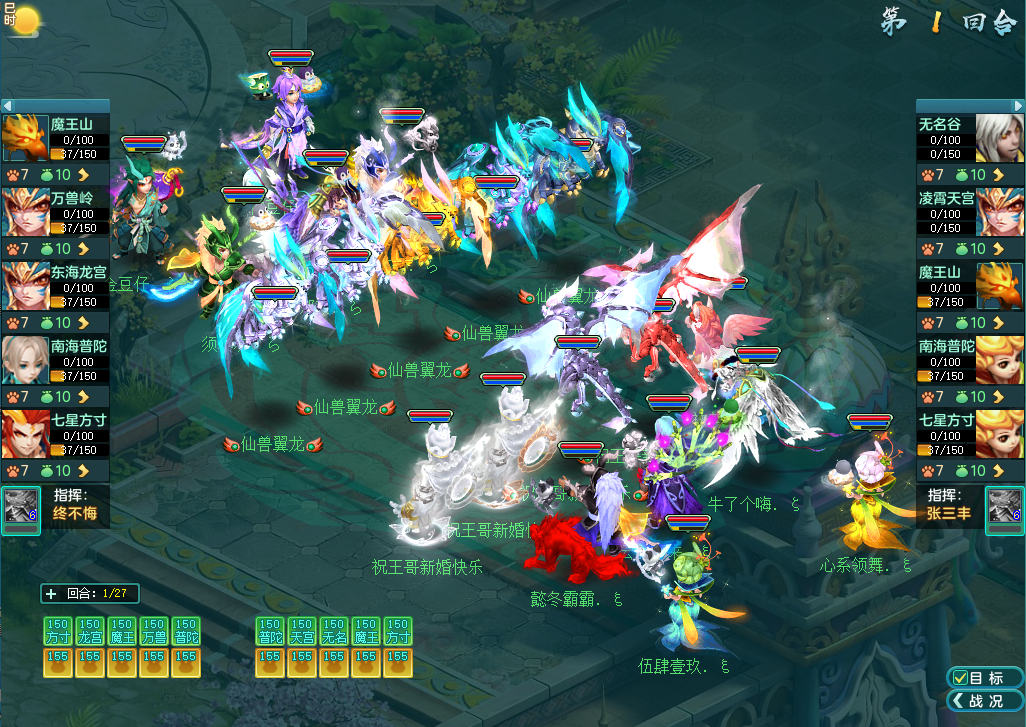
Task: Collapse the team panel with the right-pointing arrow
Action: [x=1019, y=106]
